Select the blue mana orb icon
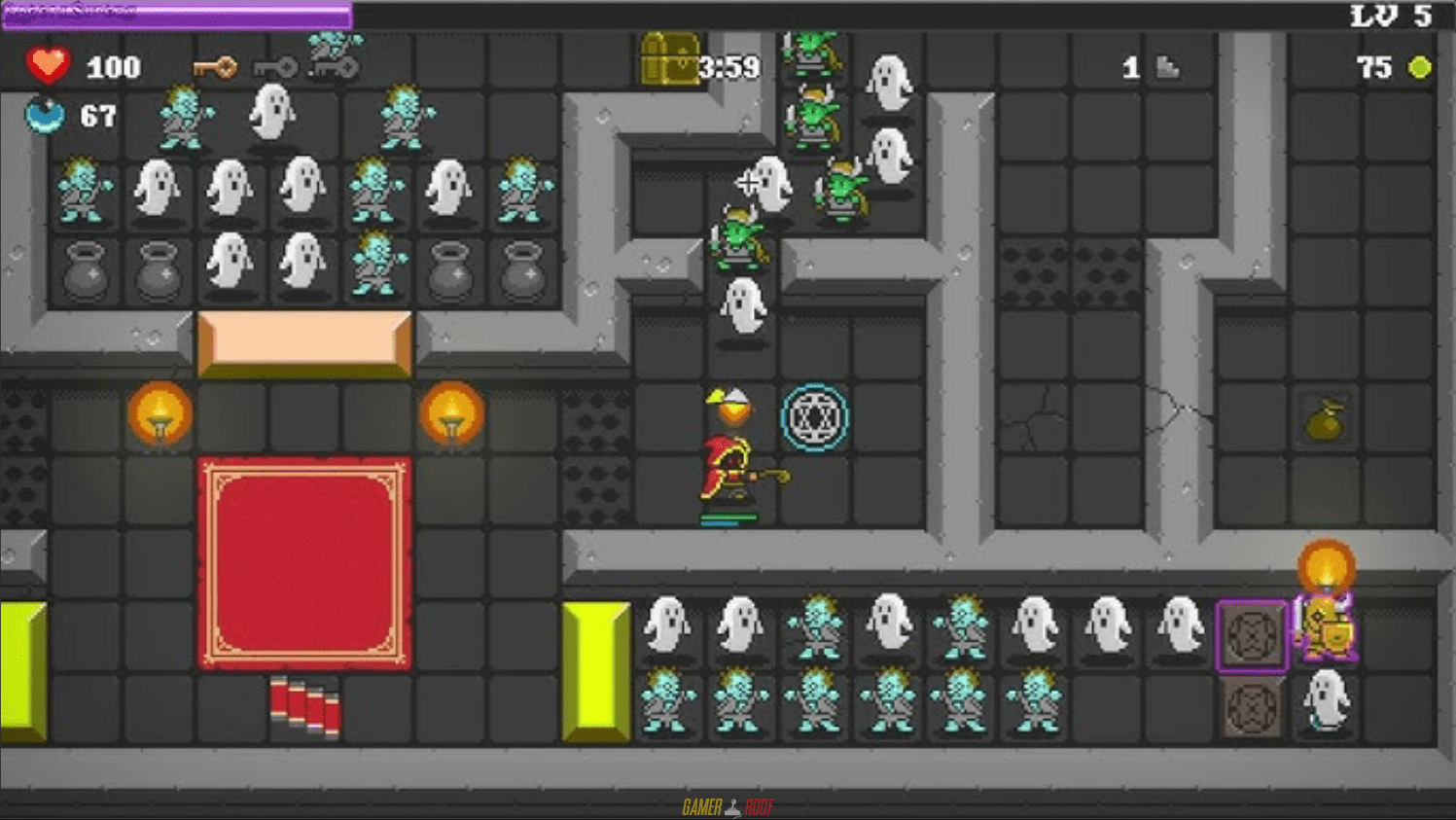The height and width of the screenshot is (820, 1456). pyautogui.click(x=46, y=116)
